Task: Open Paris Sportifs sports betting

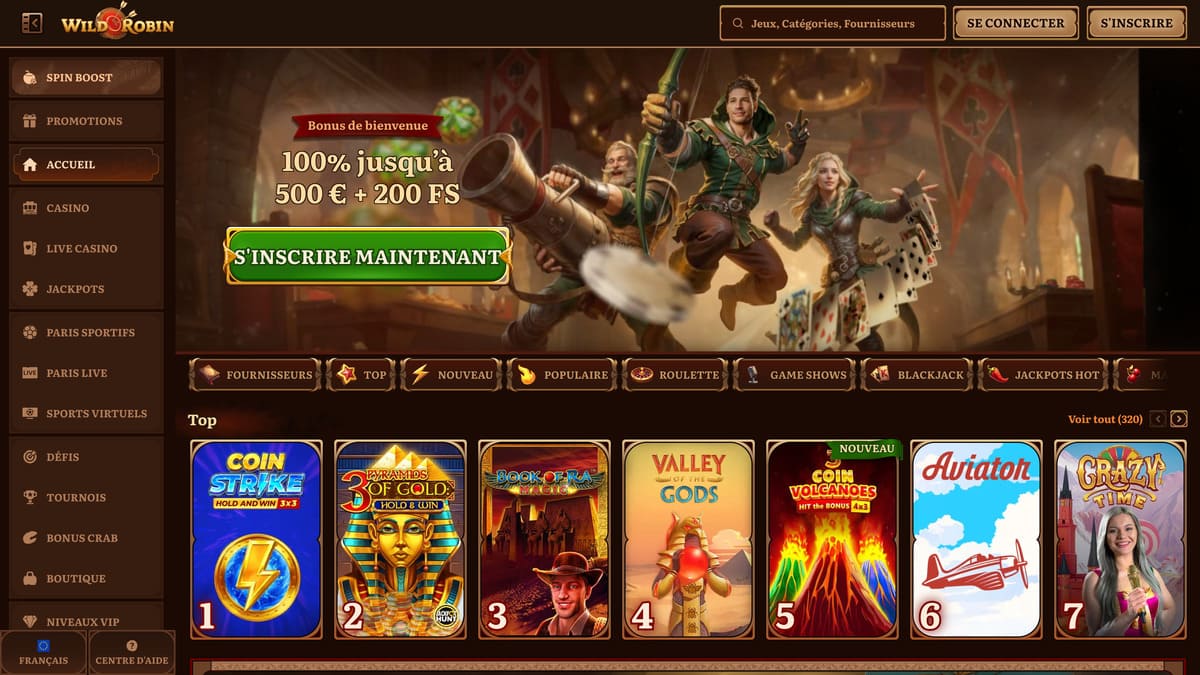Action: [x=86, y=332]
